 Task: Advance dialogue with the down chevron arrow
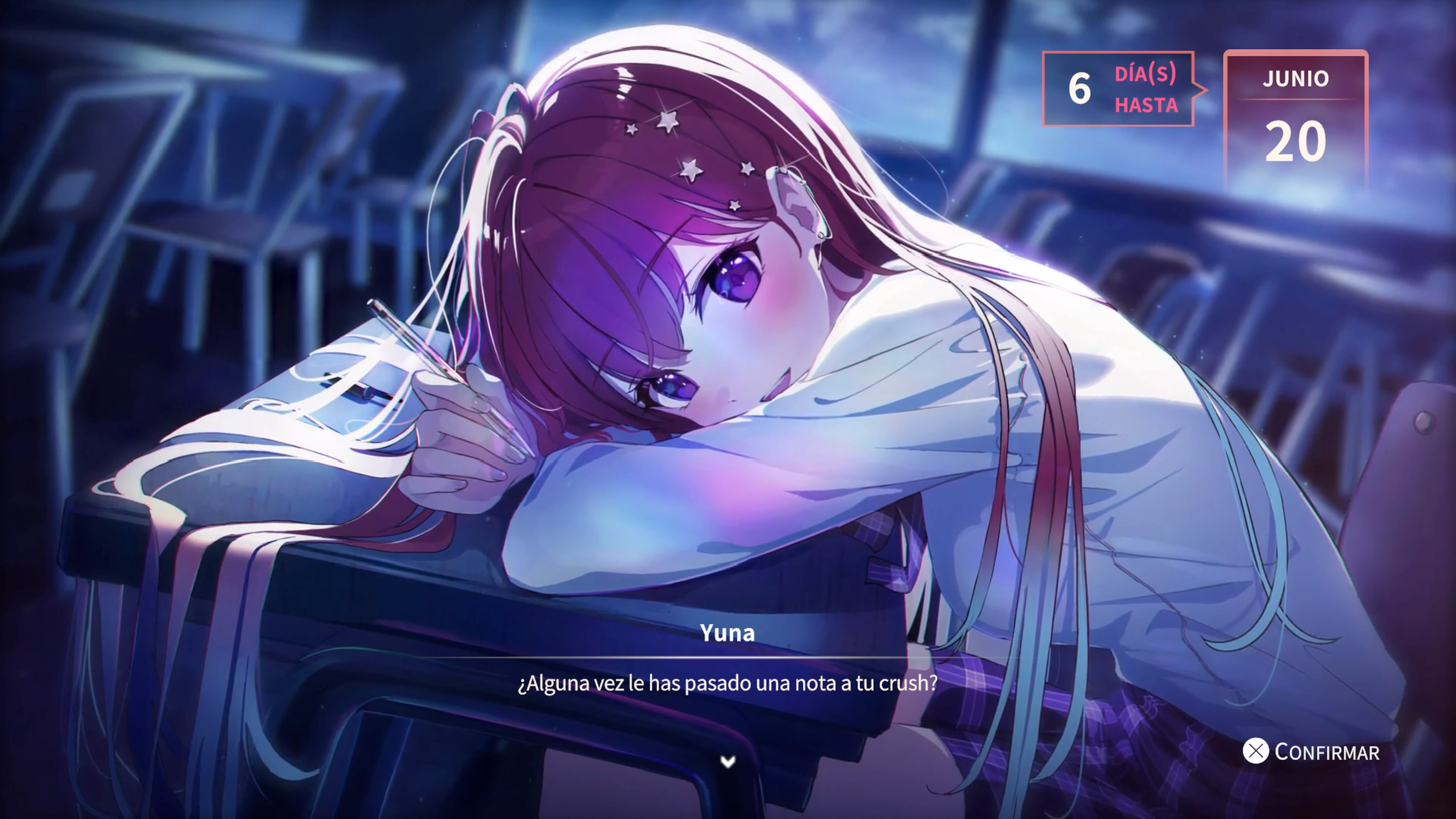coord(728,762)
